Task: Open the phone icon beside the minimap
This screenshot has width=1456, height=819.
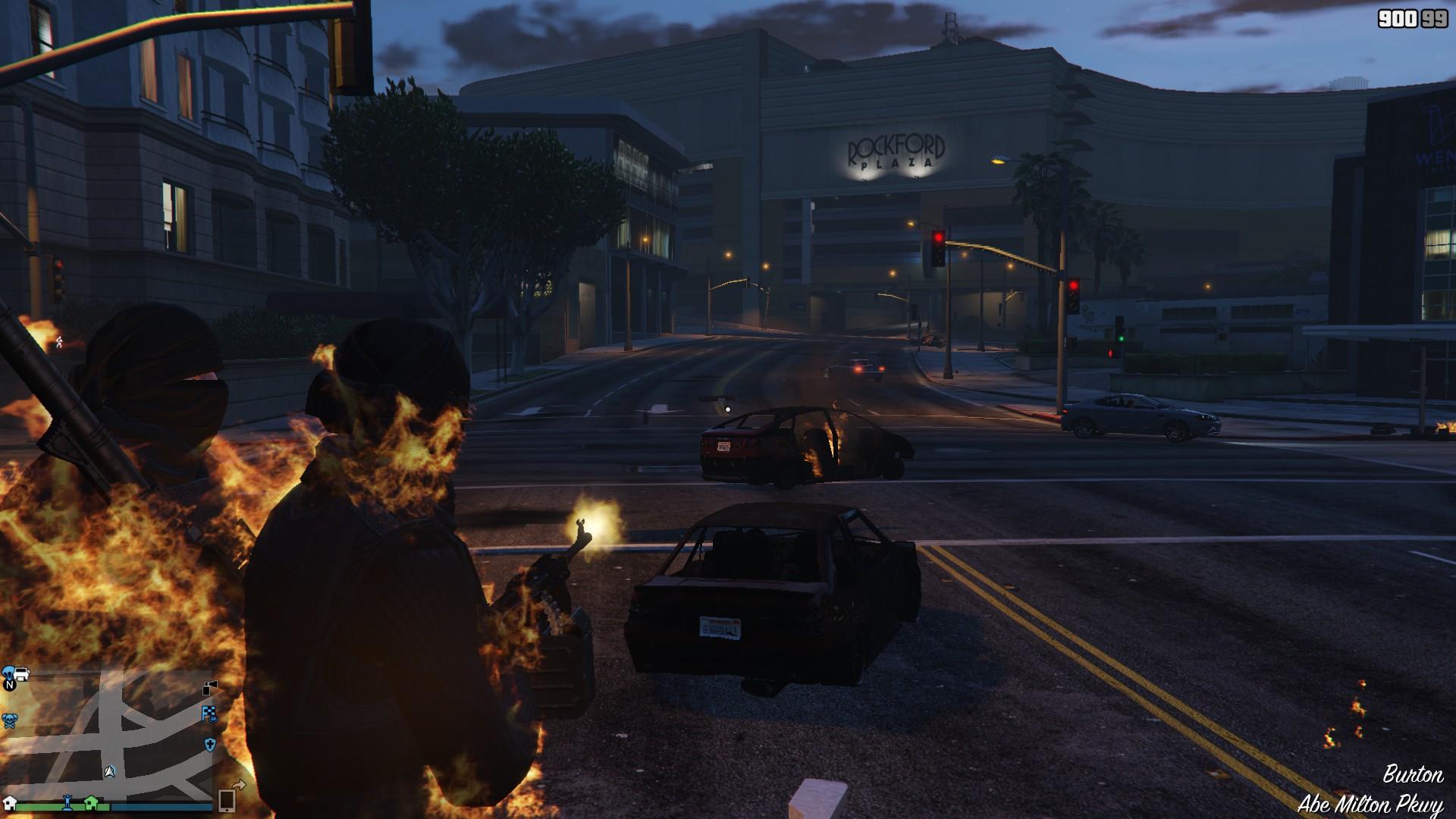Action: [x=227, y=800]
